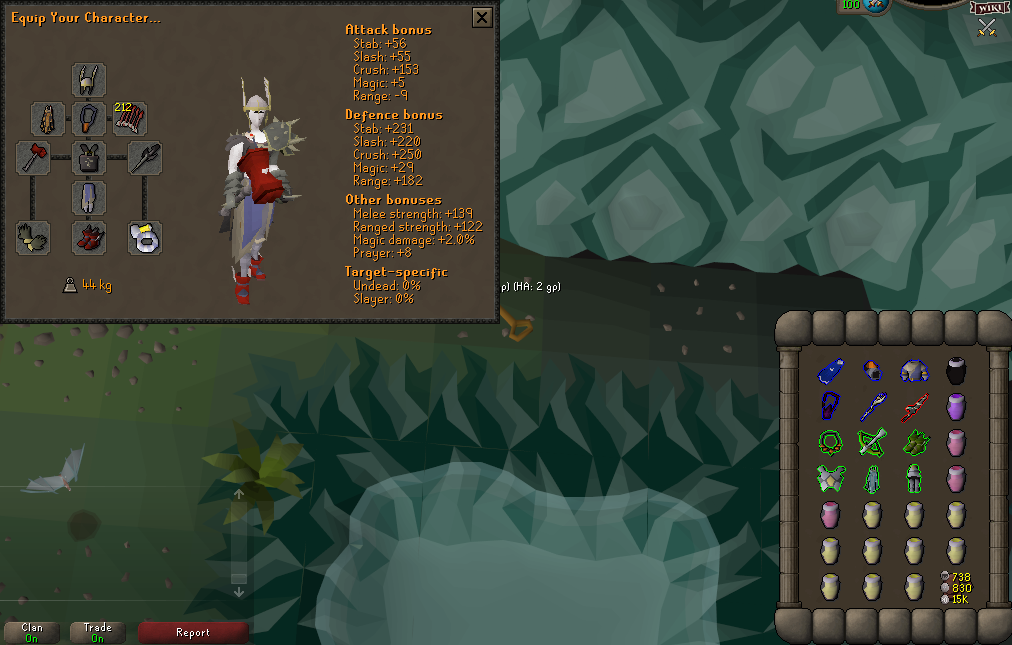
Task: Select the red hammer weapon slot
Action: (33, 158)
